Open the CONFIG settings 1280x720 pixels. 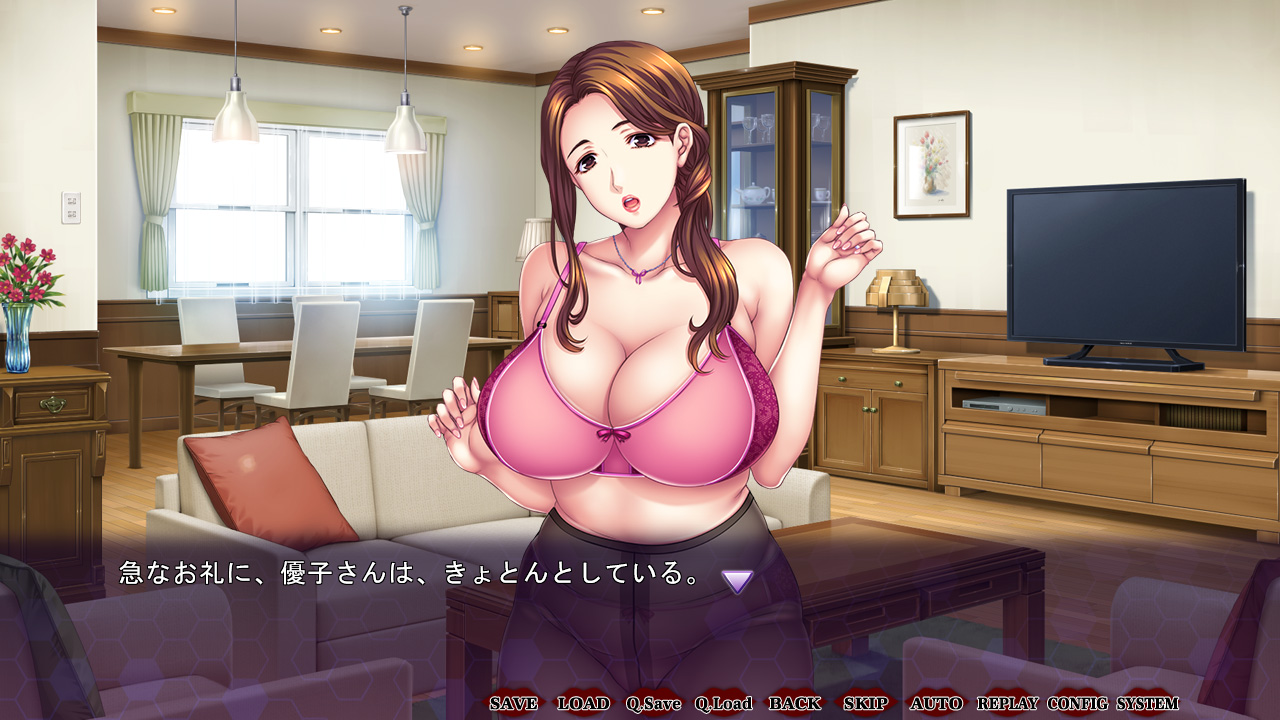(1078, 703)
